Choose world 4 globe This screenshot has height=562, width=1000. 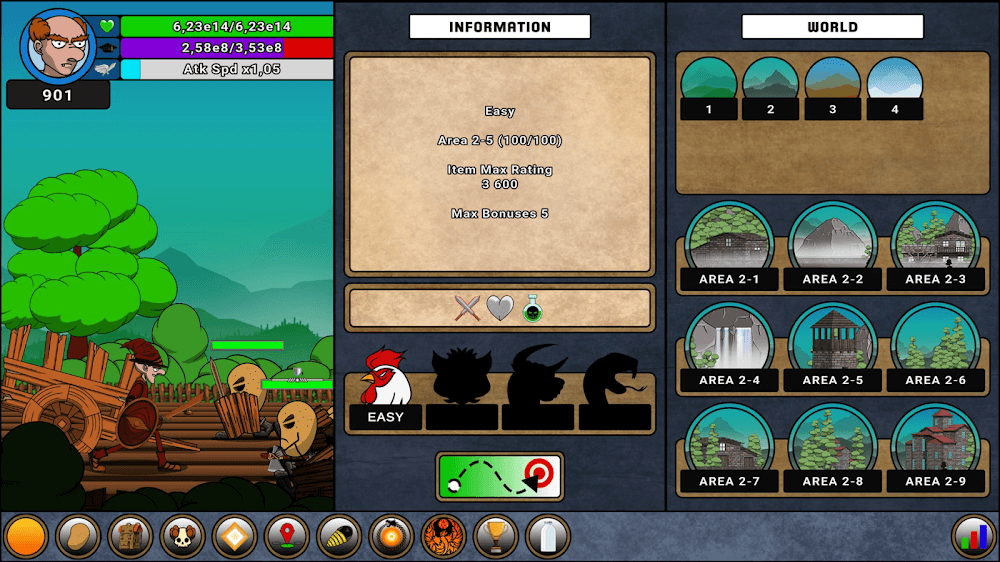pyautogui.click(x=894, y=86)
